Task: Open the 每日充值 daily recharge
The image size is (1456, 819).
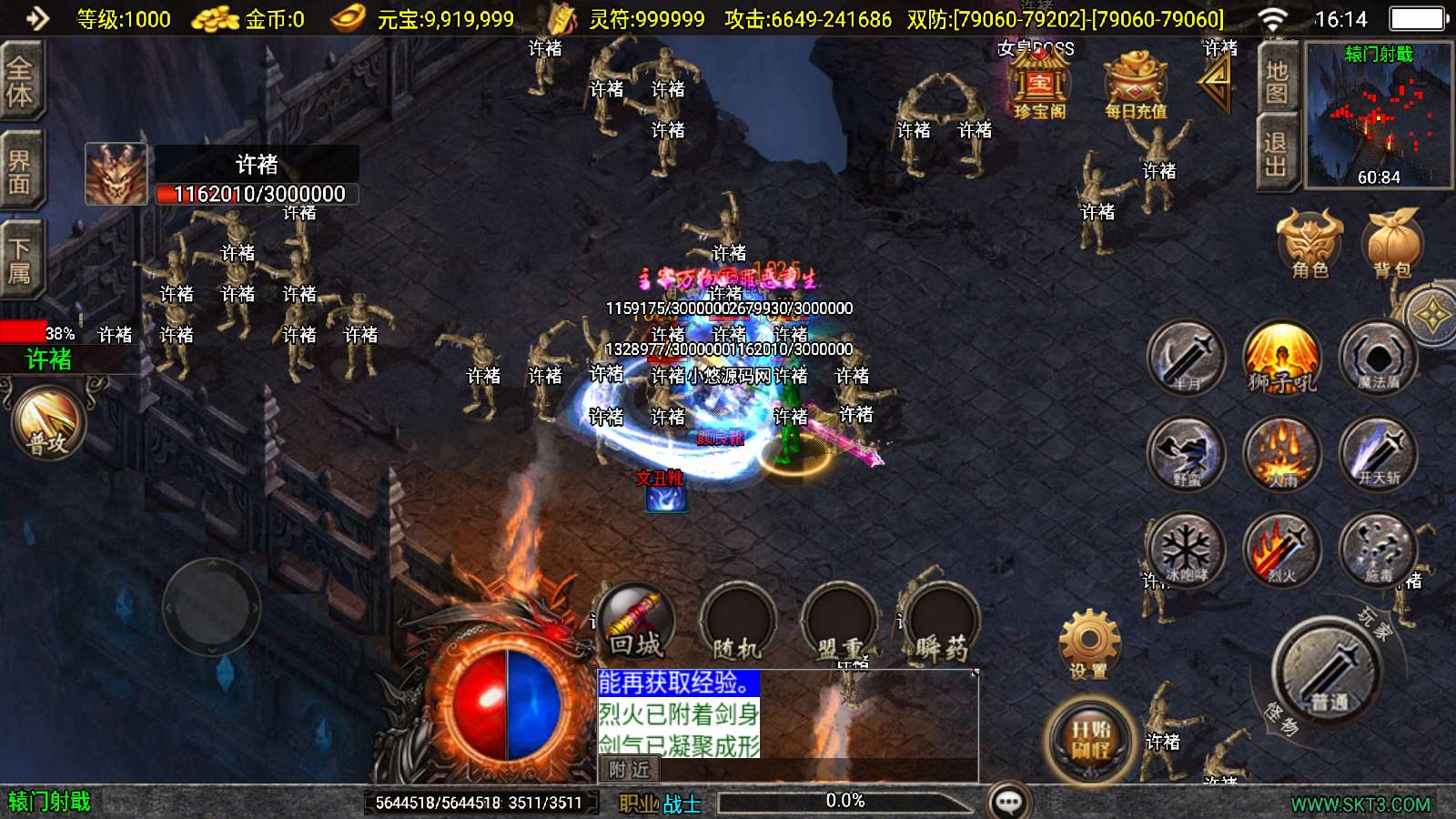Action: (x=1135, y=85)
